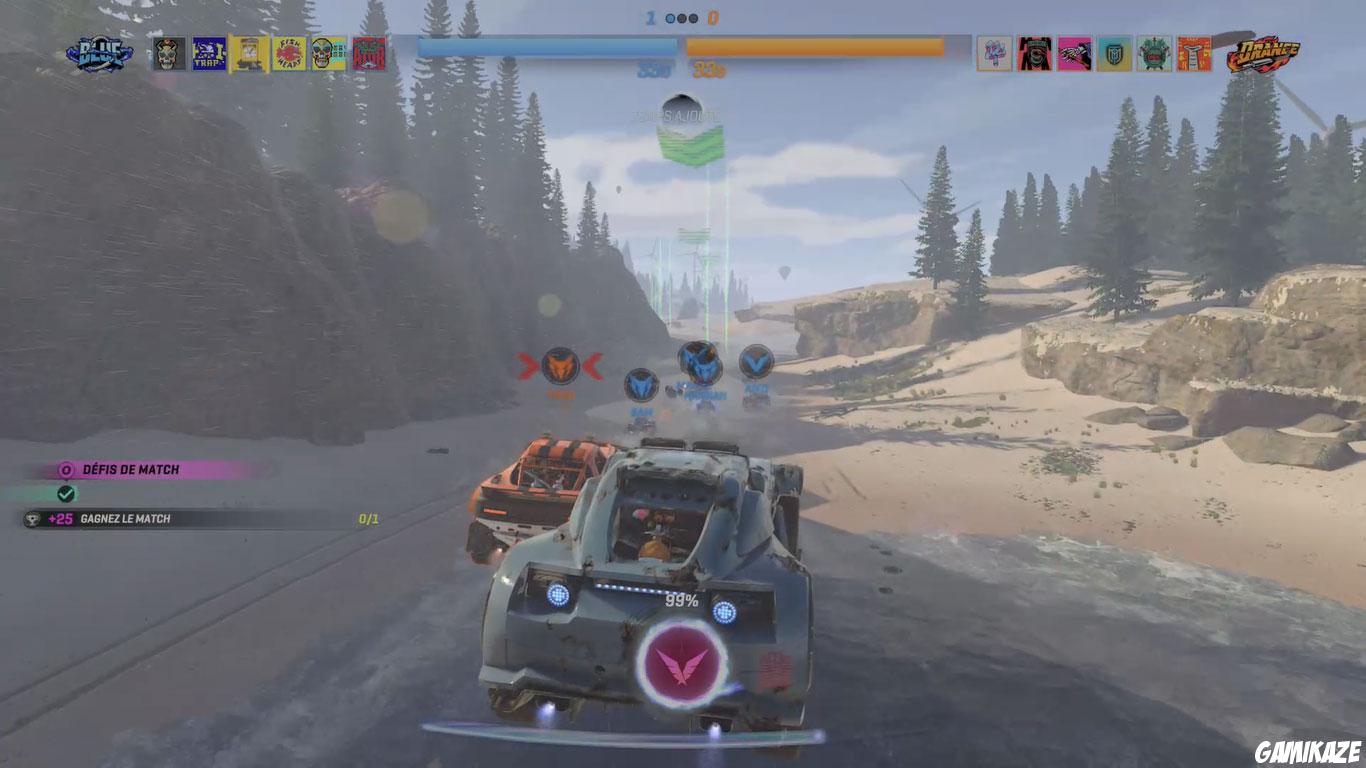Image resolution: width=1366 pixels, height=768 pixels.
Task: Select the BLUE team logo
Action: tap(100, 52)
